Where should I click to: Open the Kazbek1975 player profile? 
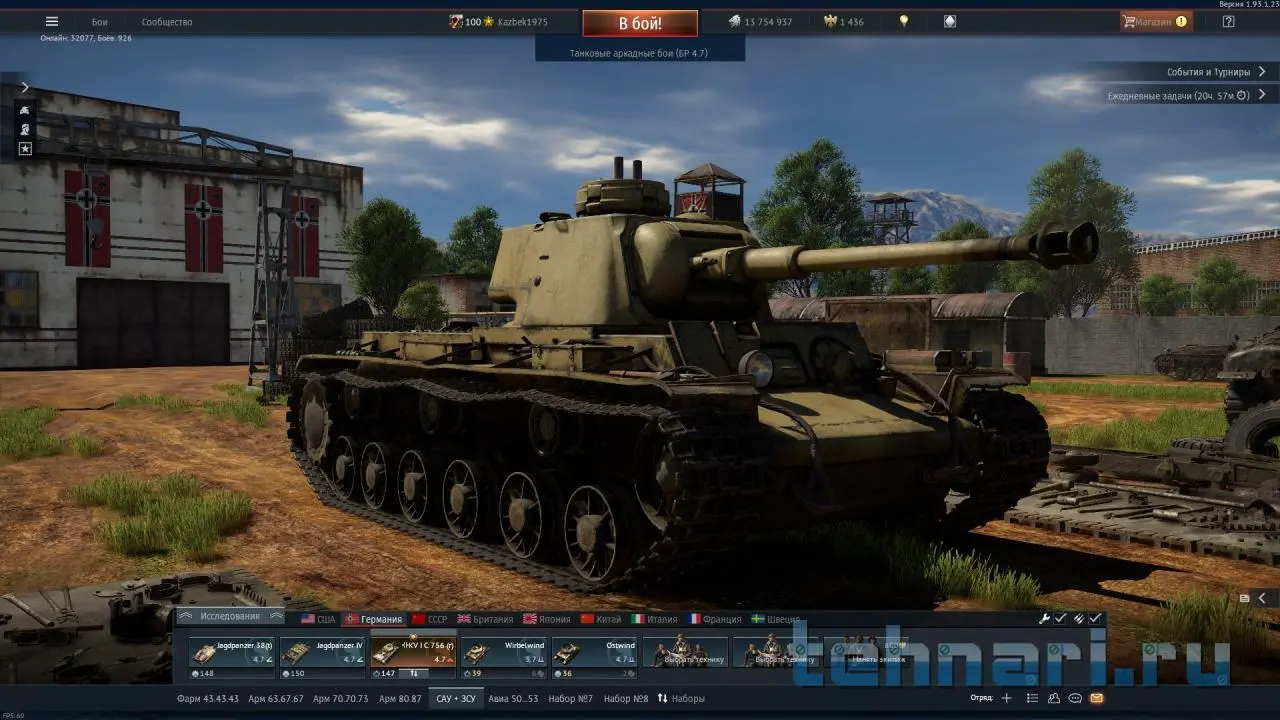point(523,22)
